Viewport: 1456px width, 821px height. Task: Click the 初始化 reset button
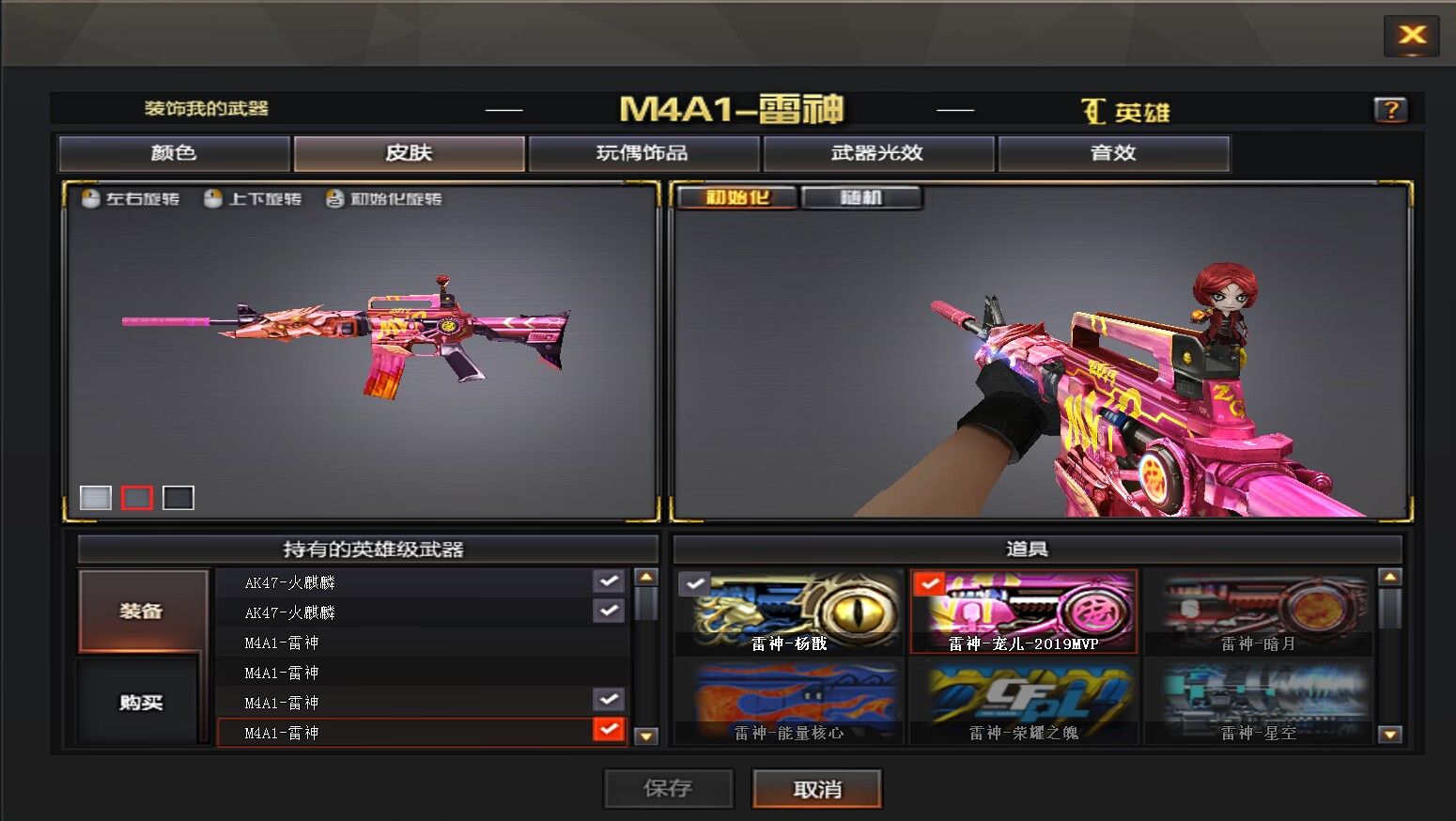[x=737, y=197]
